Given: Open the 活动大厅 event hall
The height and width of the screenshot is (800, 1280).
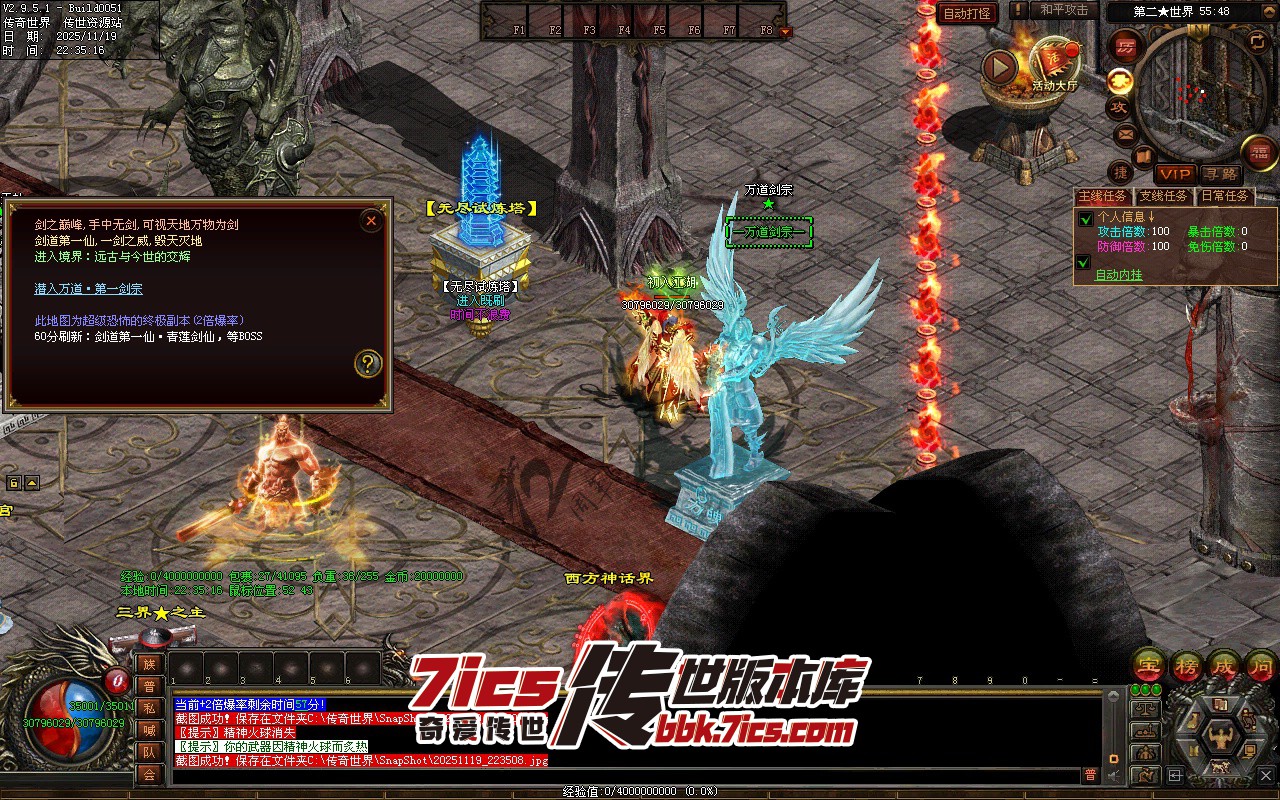Looking at the screenshot, I should [x=1054, y=65].
